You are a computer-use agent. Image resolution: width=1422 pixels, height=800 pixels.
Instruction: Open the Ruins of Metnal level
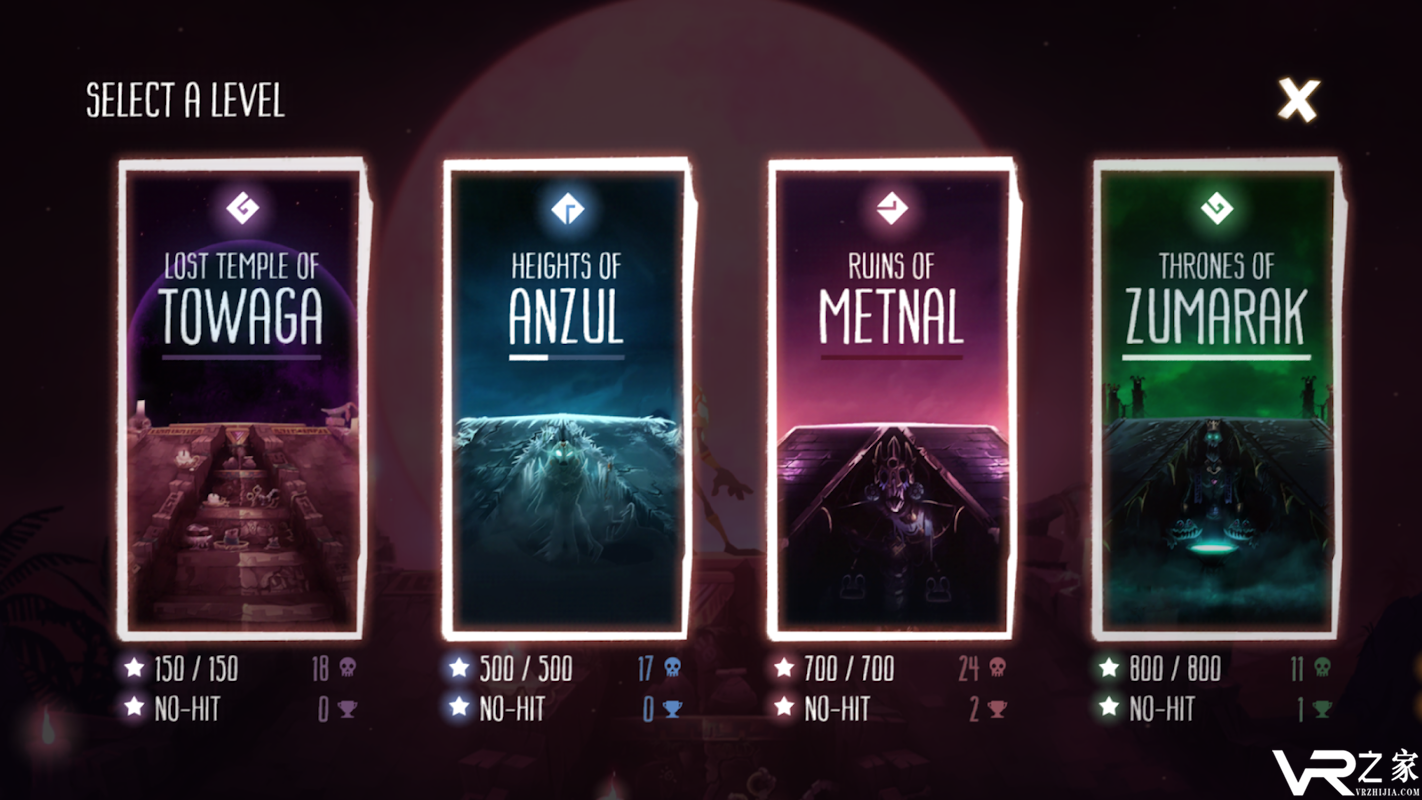coord(891,400)
